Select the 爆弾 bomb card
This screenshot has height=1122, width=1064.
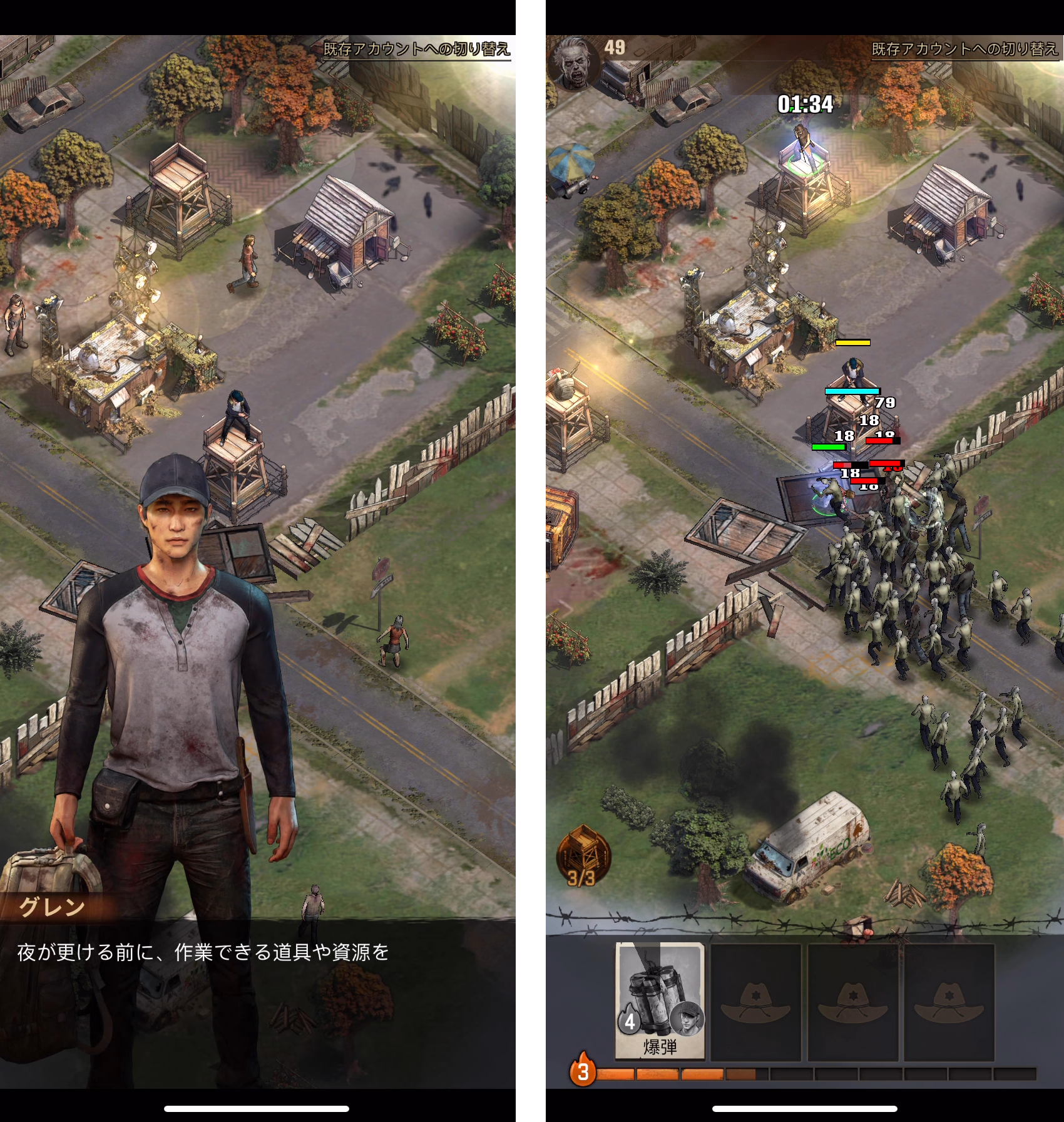660,1001
